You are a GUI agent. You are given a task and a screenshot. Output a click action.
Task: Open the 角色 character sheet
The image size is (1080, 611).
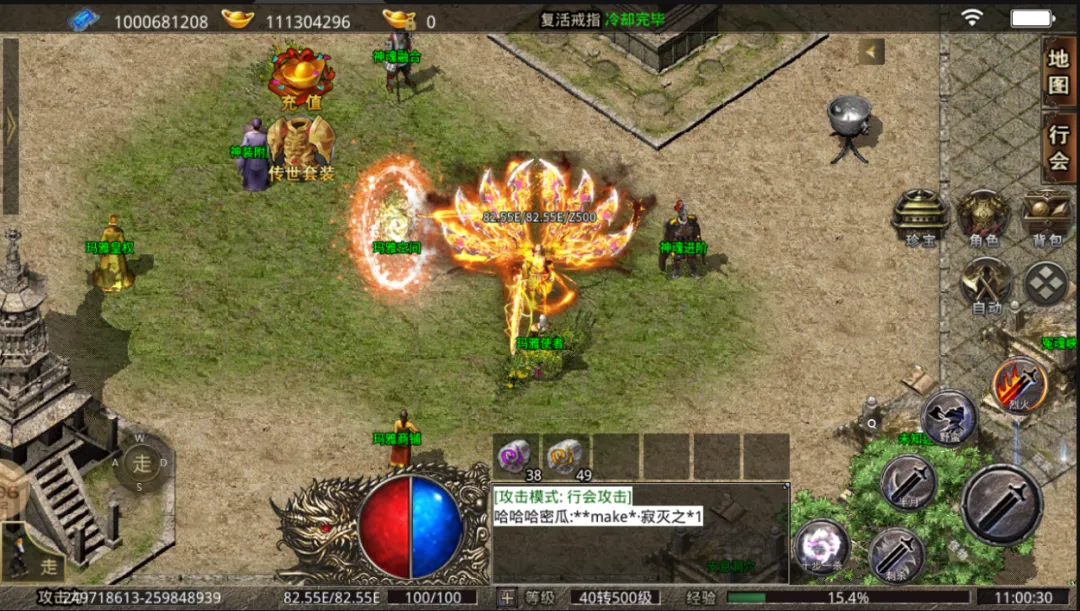tap(983, 215)
